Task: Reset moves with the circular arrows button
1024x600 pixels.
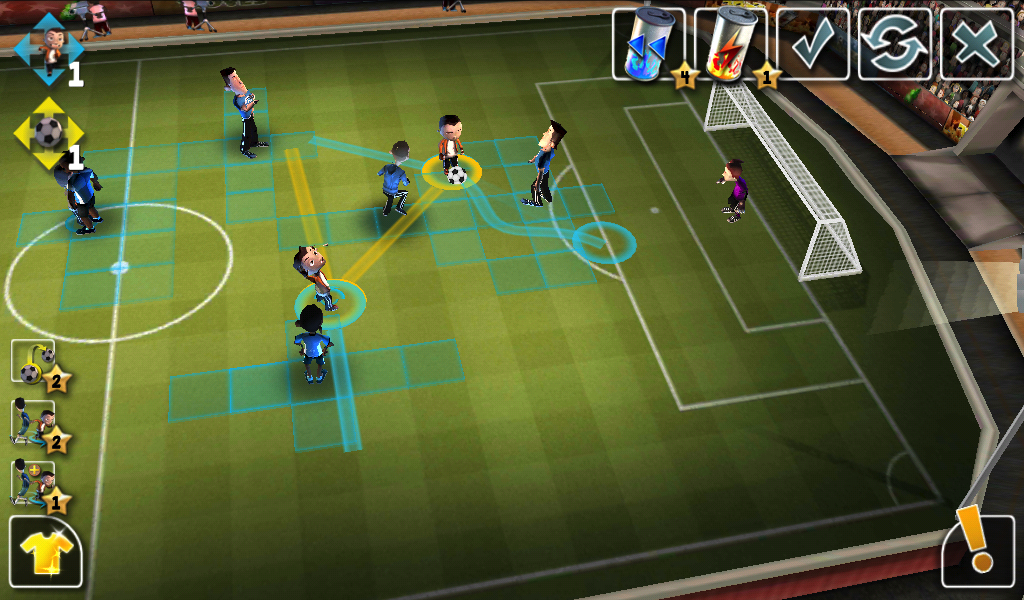Action: 894,45
